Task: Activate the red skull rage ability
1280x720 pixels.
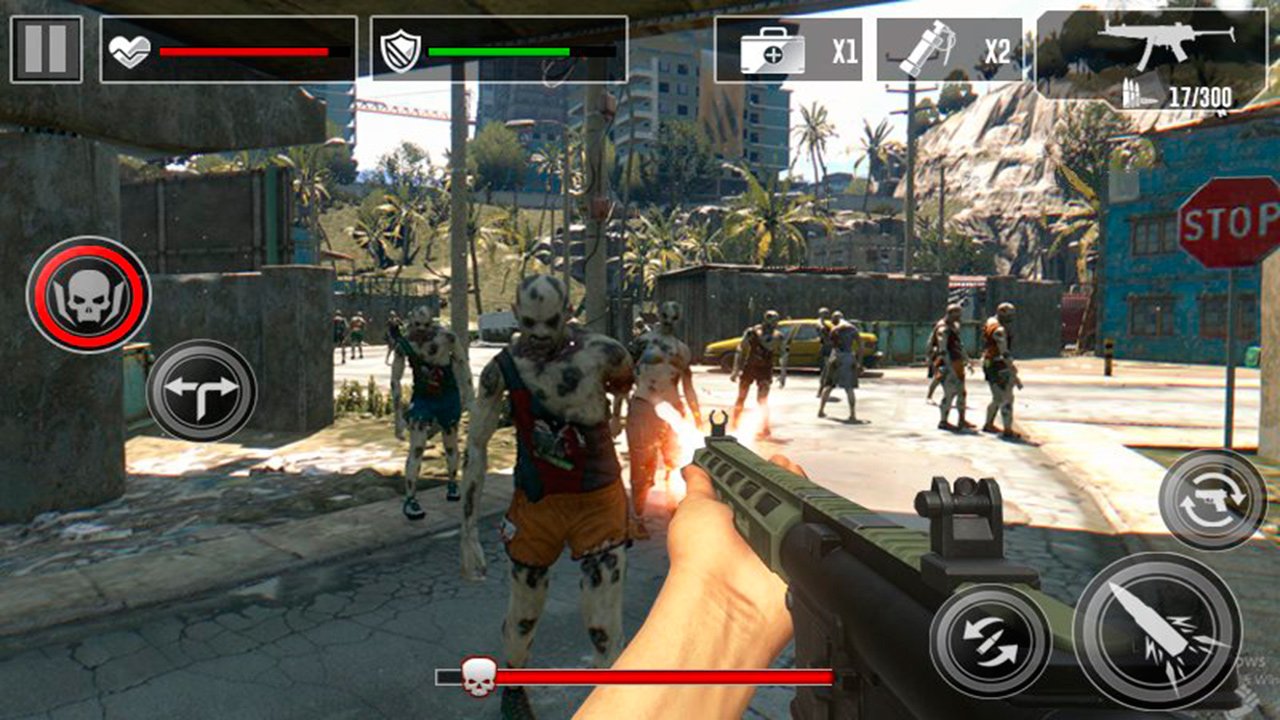Action: [x=89, y=295]
